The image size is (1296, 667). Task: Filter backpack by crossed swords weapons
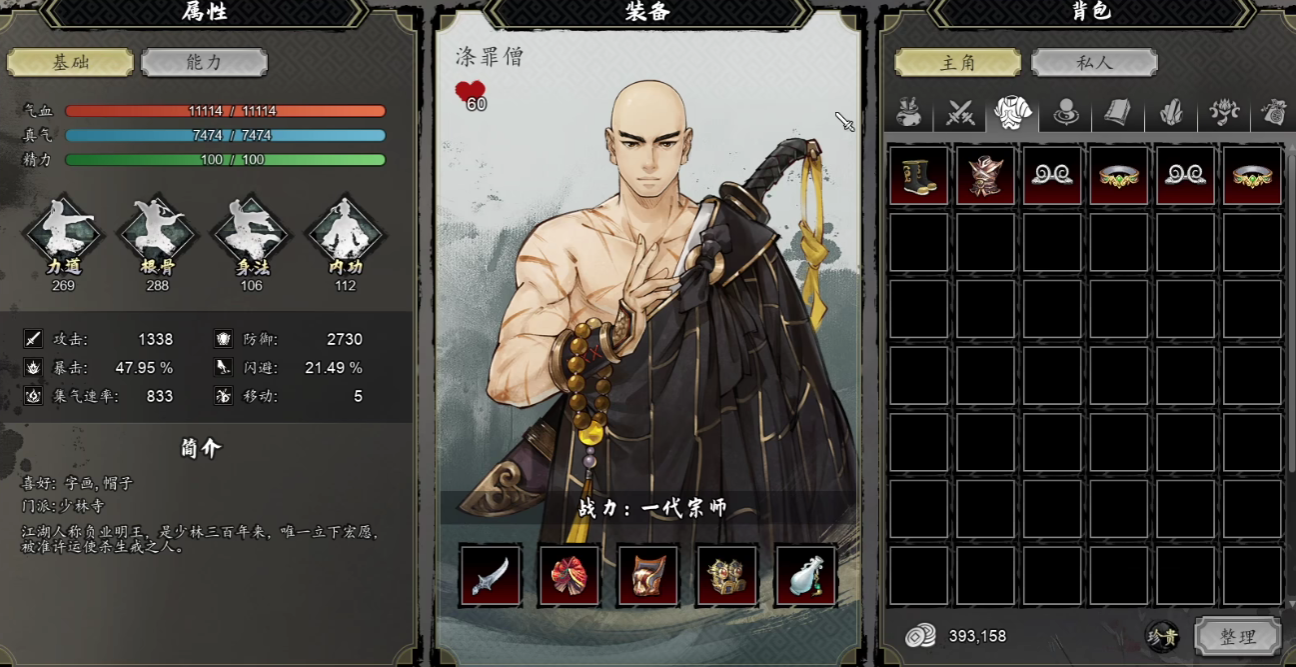961,113
